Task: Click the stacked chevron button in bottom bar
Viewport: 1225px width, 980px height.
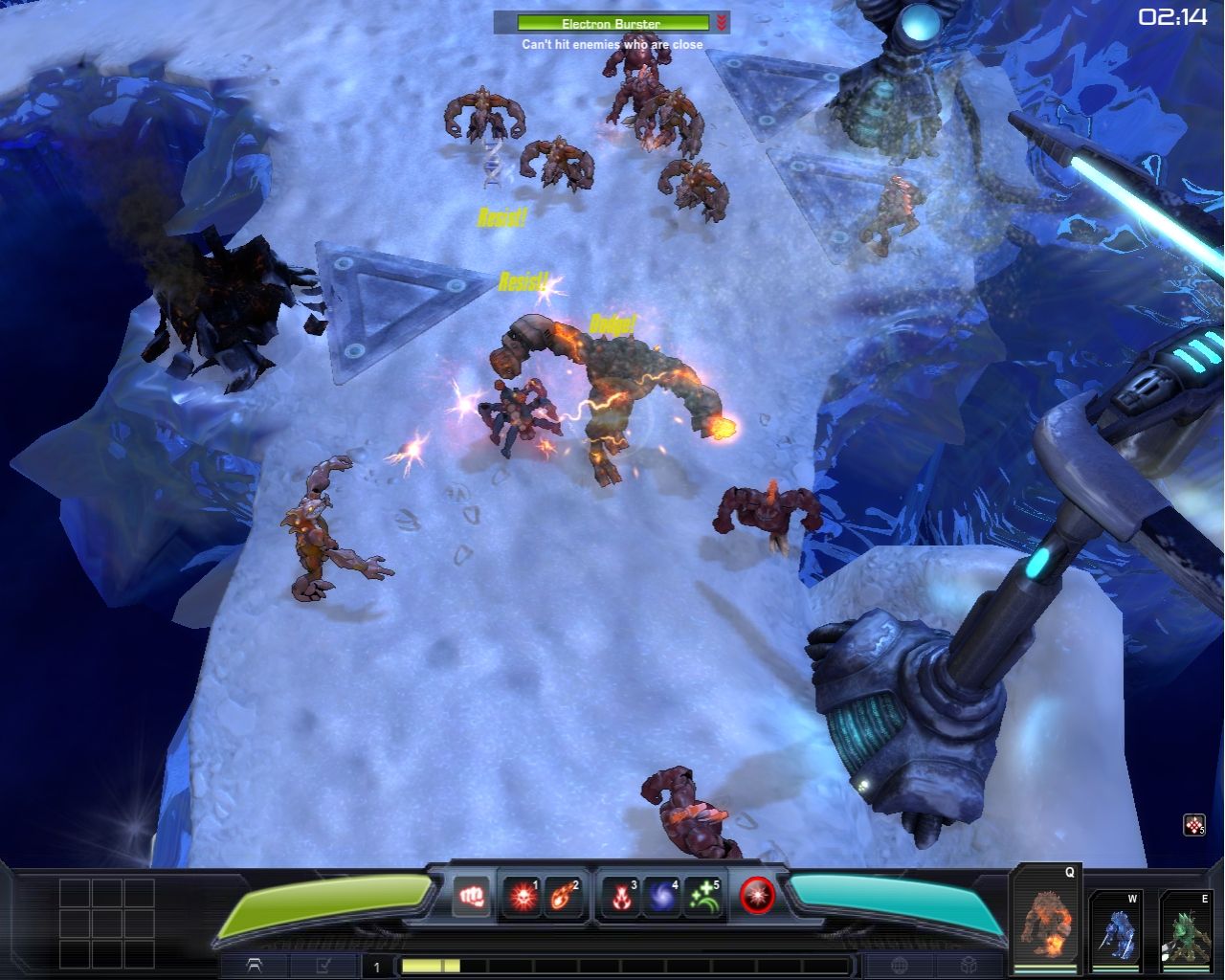Action: click(255, 966)
